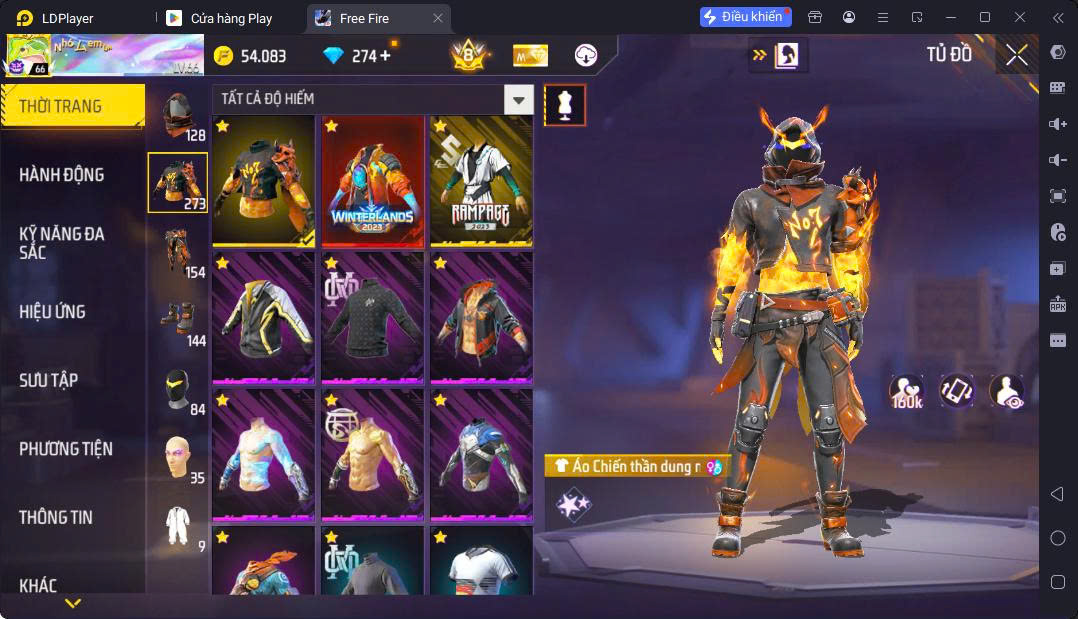Toggle the mannequin preview icon

[565, 105]
